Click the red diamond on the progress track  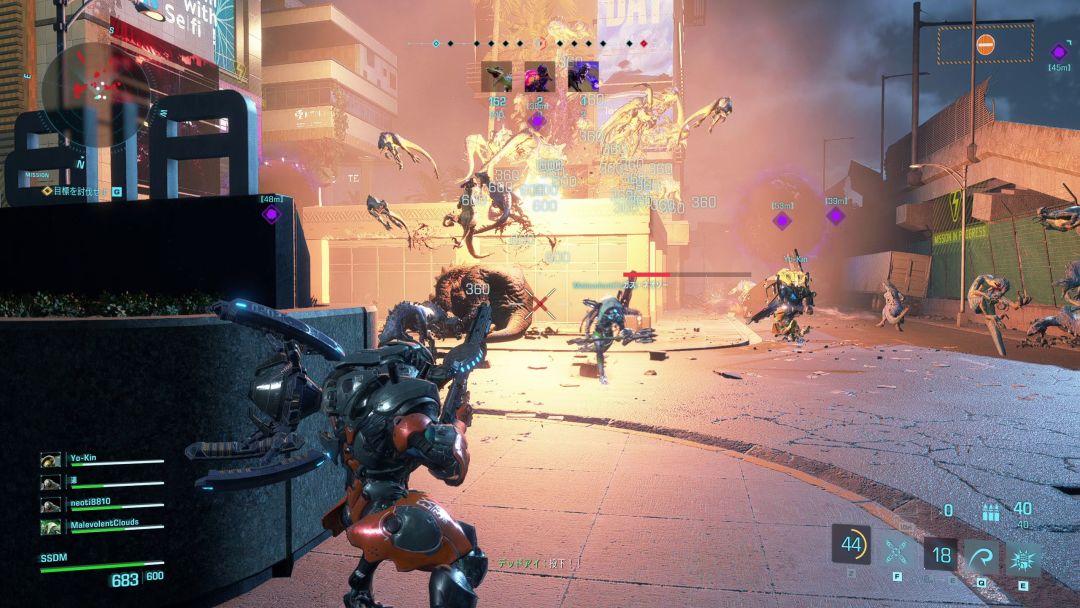[x=643, y=44]
